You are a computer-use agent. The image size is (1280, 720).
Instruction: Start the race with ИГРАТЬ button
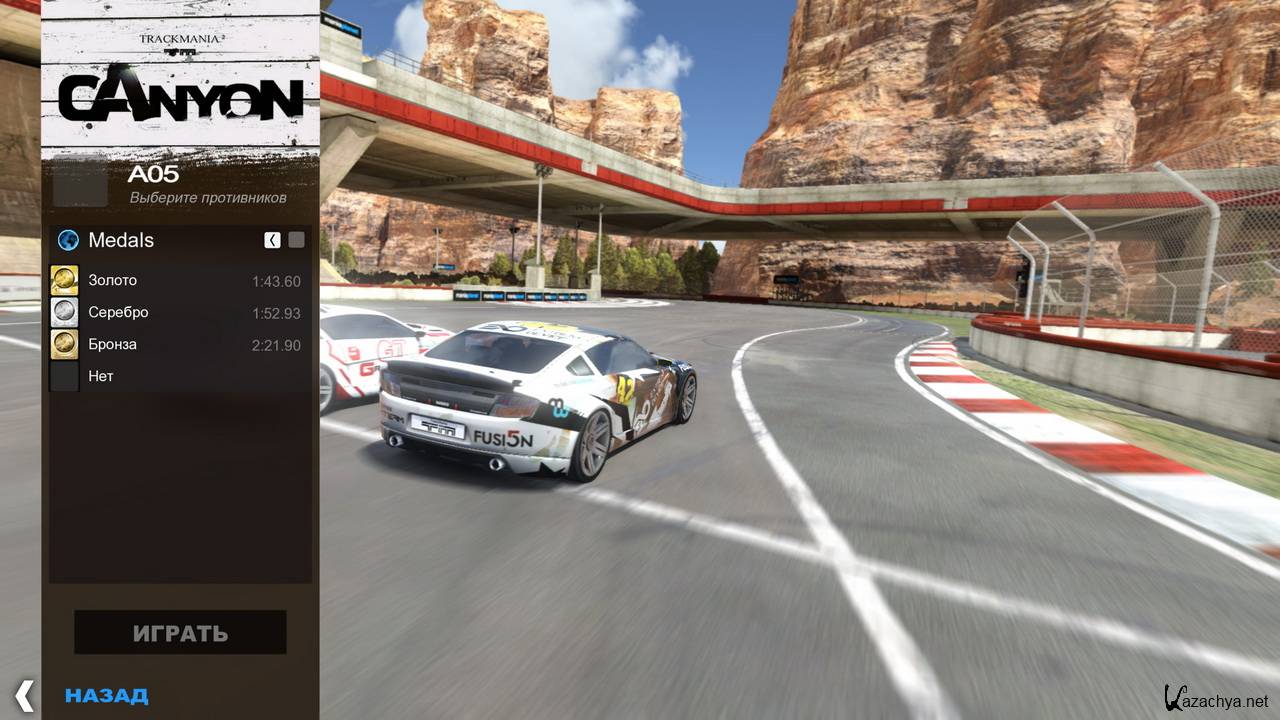[180, 633]
